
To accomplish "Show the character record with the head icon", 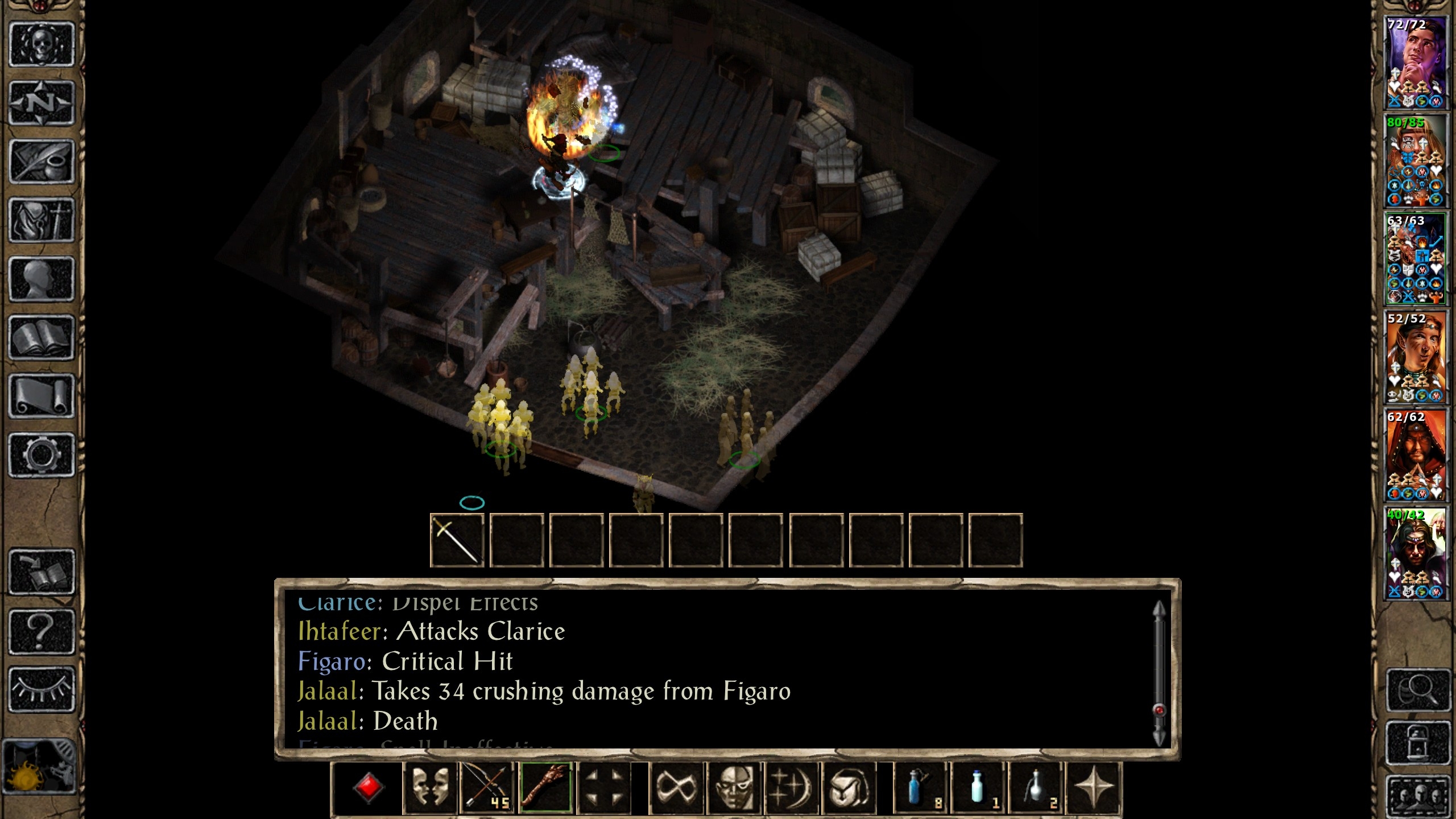I will pyautogui.click(x=42, y=279).
